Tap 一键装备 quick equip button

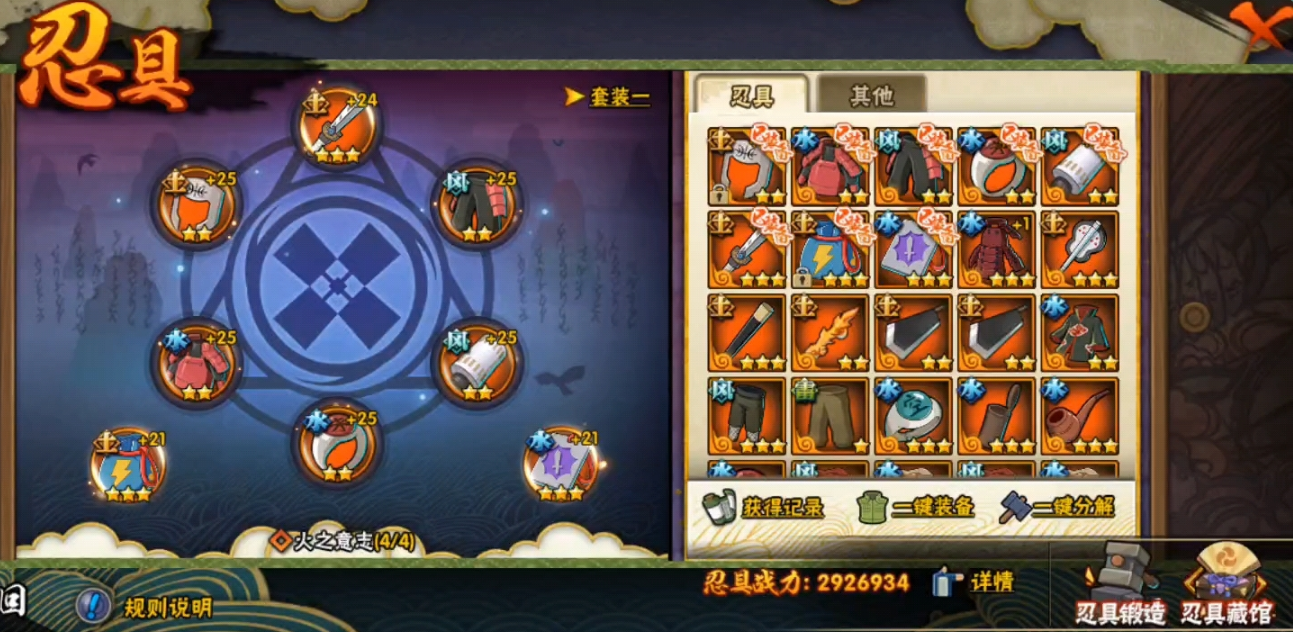pos(915,506)
